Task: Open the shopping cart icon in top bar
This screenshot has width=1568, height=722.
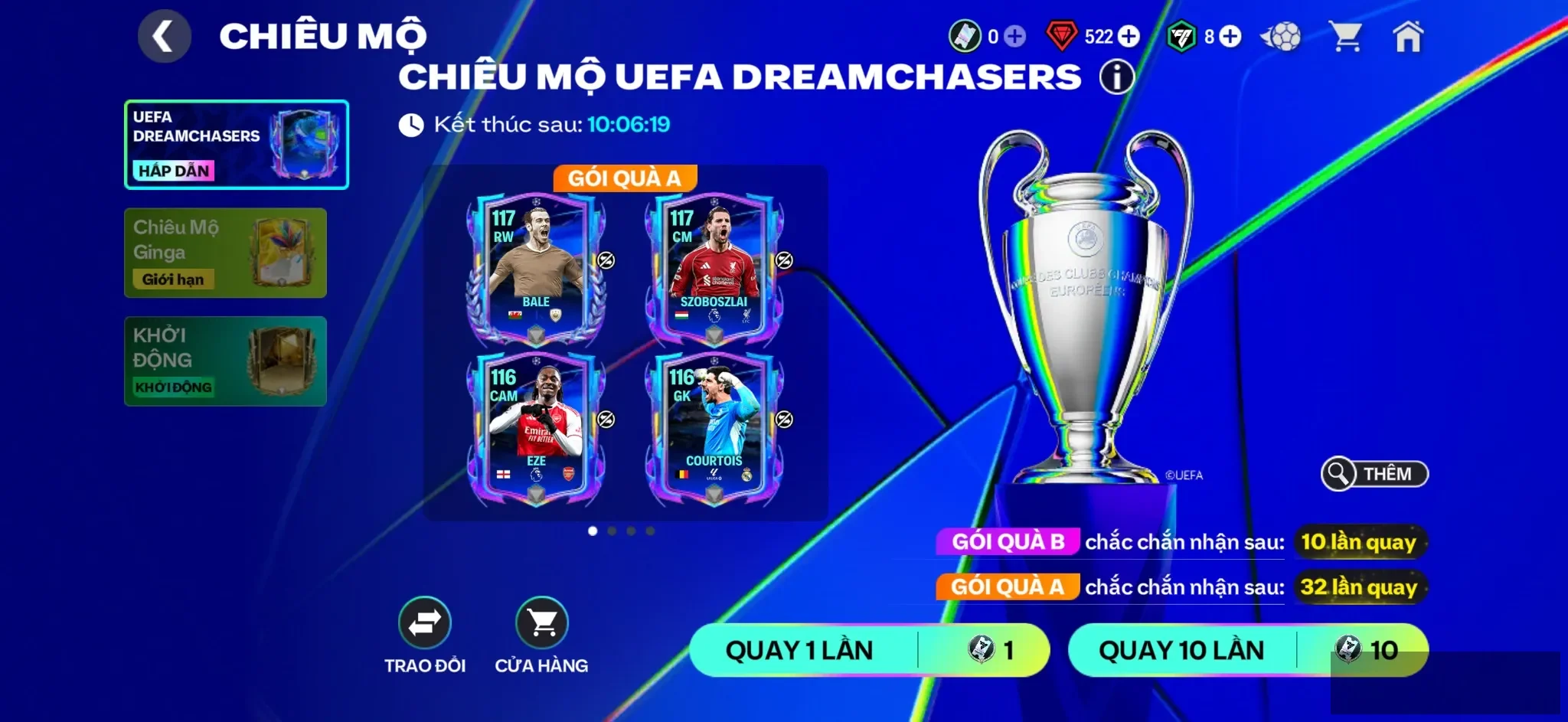Action: [1347, 35]
